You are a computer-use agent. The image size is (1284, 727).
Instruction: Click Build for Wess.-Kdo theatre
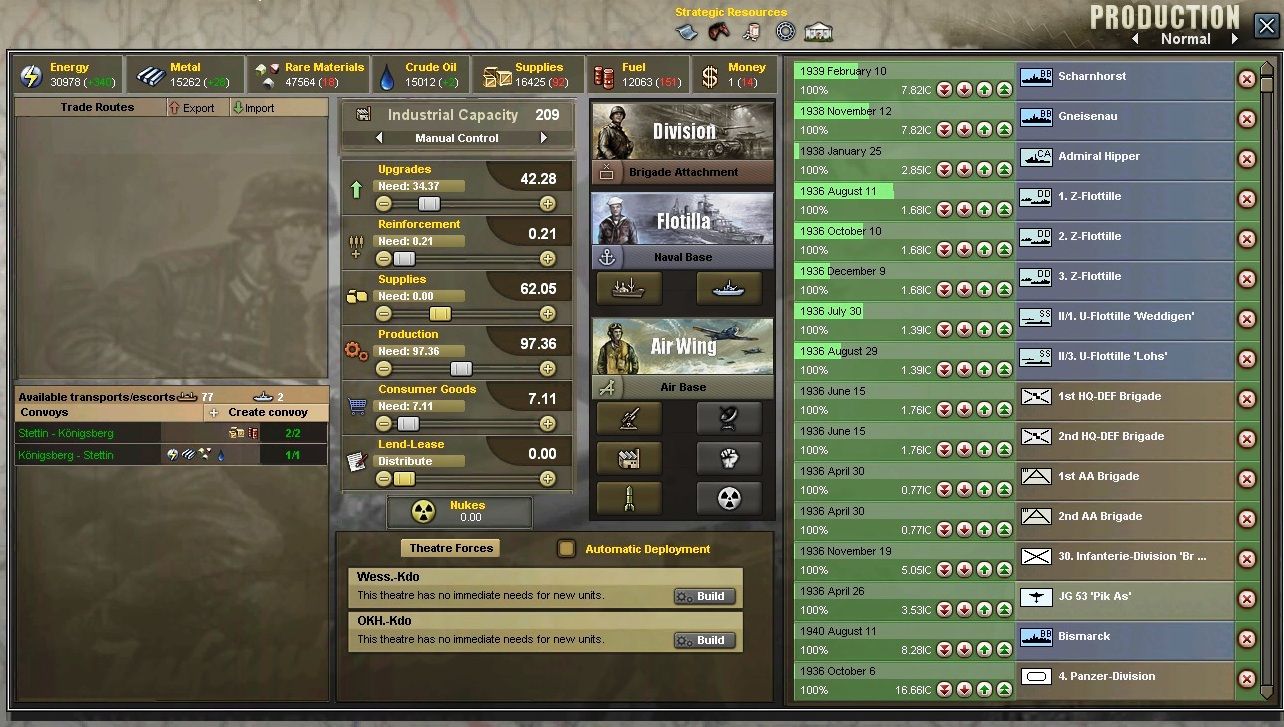tap(704, 596)
